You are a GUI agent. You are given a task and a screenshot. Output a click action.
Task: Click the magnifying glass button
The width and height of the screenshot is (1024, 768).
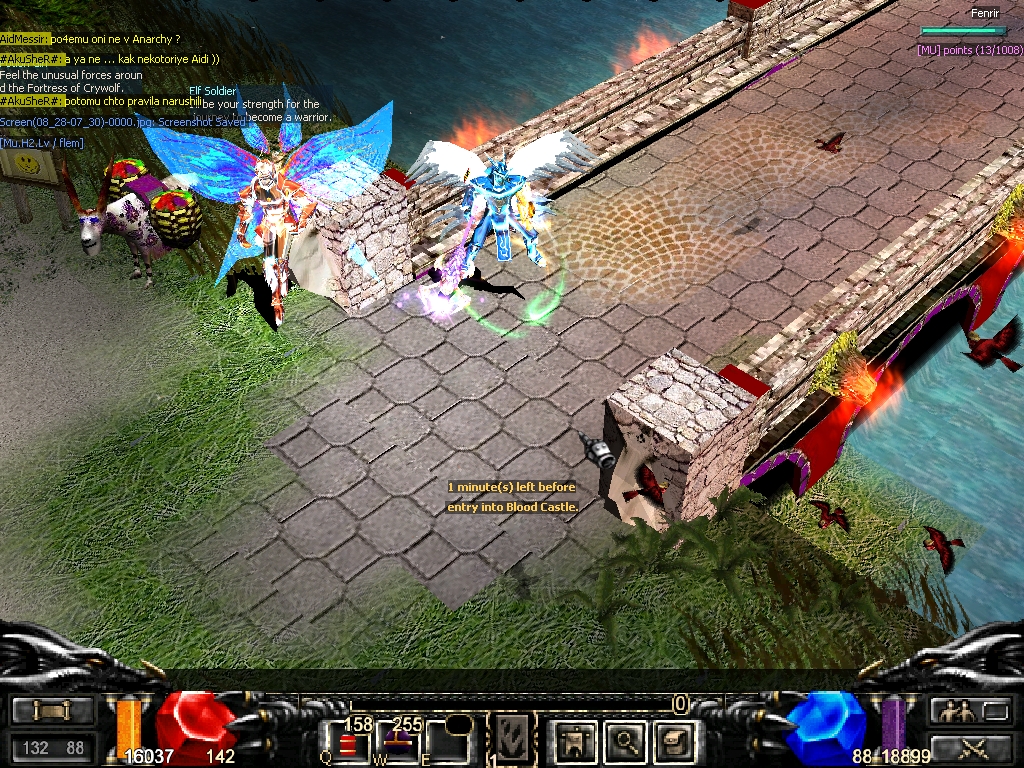(x=626, y=740)
